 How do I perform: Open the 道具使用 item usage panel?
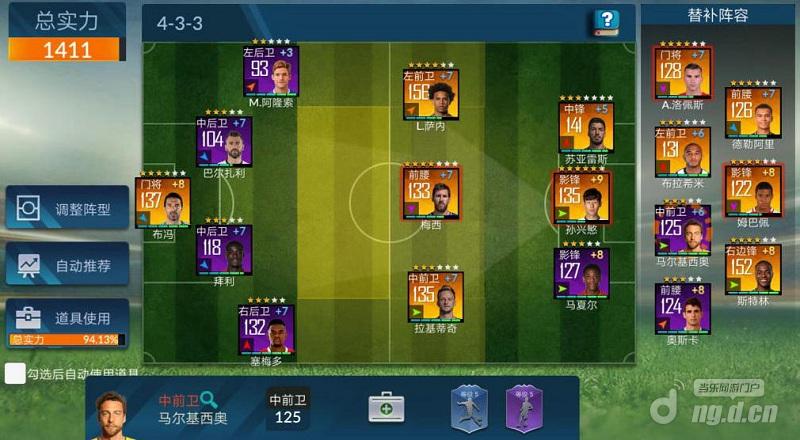point(67,318)
